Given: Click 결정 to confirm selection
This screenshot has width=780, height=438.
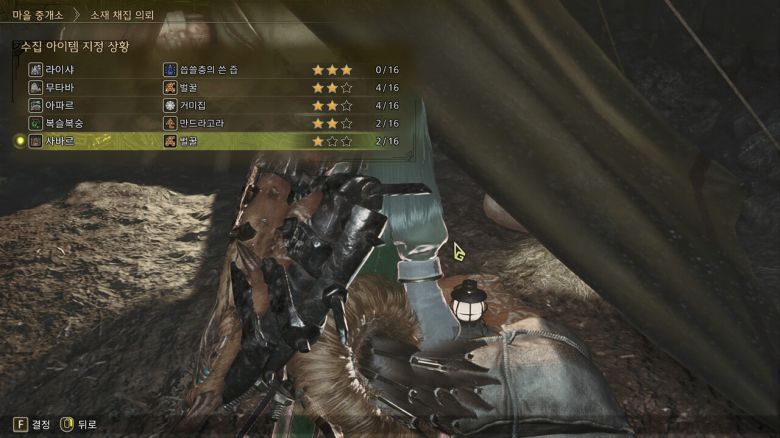Looking at the screenshot, I should (x=33, y=424).
